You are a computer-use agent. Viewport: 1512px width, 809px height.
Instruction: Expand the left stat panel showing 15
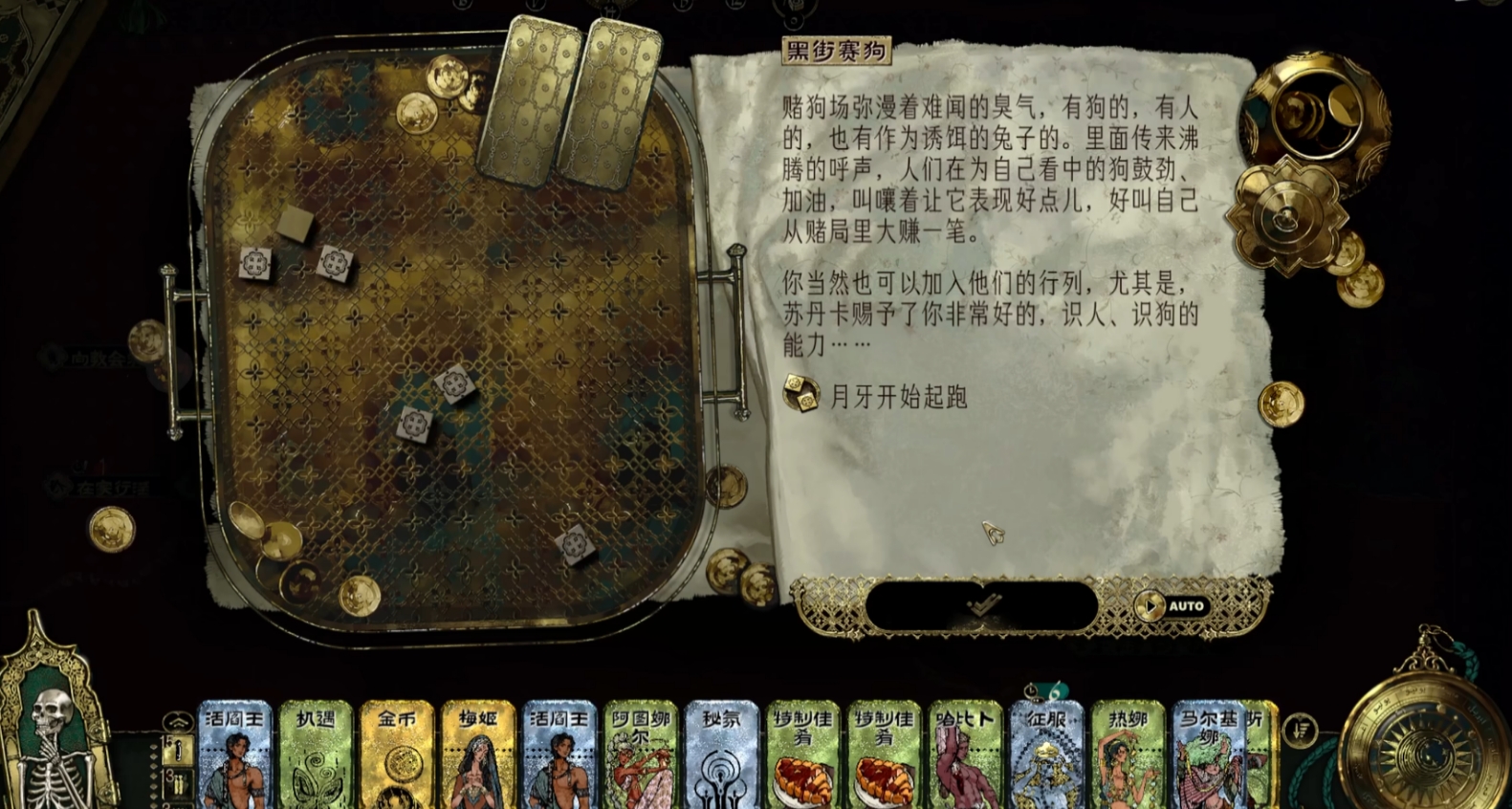(x=180, y=748)
